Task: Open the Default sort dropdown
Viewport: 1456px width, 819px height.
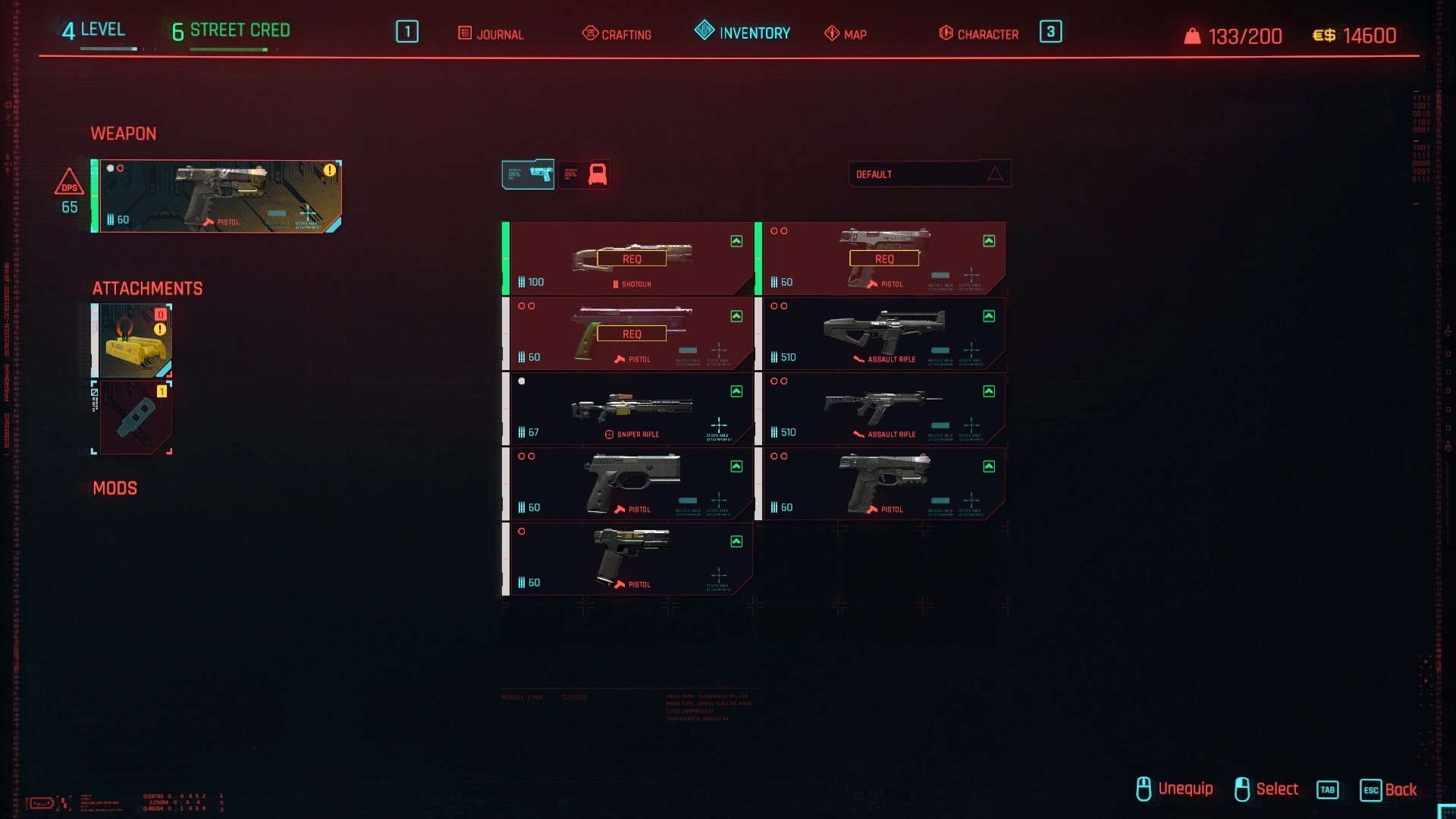Action: point(929,174)
